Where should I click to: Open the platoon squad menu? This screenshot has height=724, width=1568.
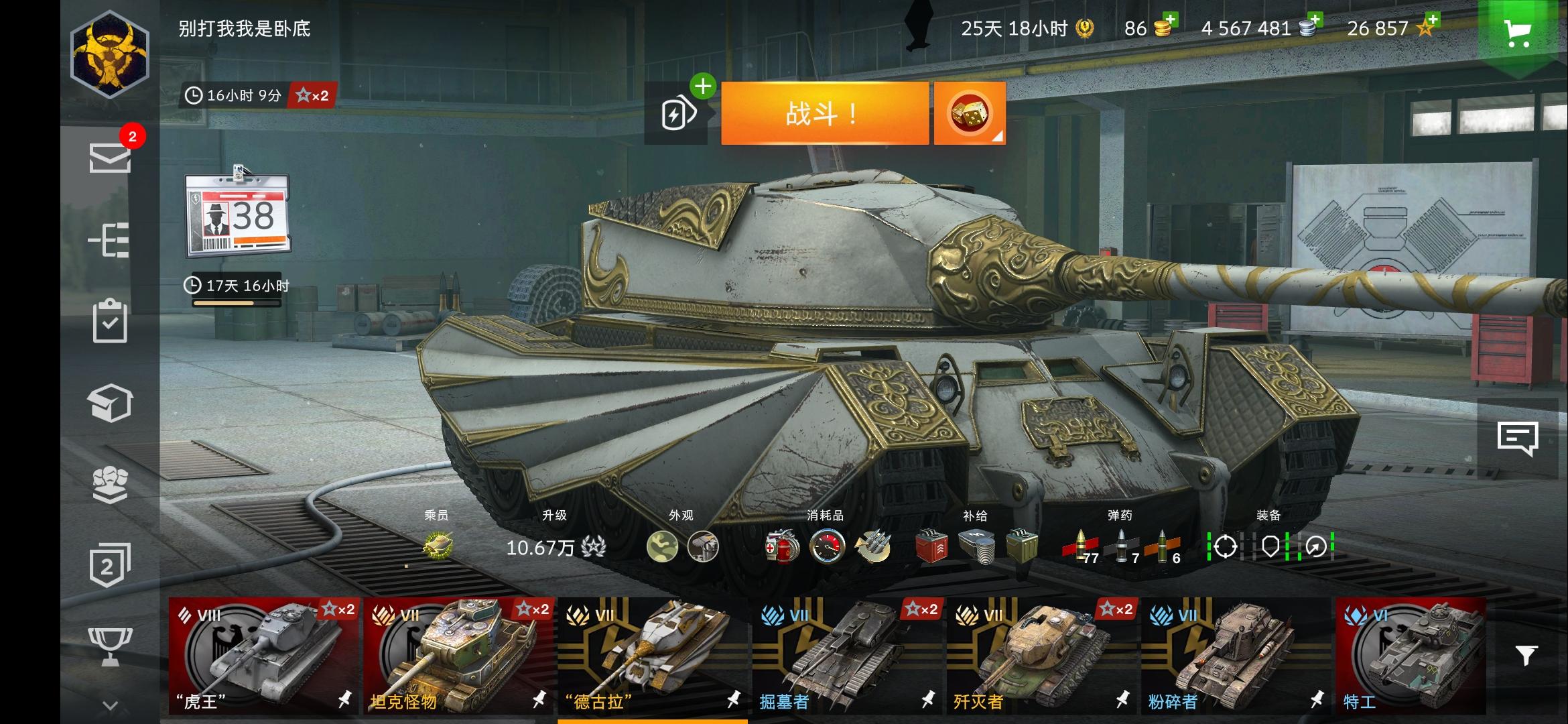111,483
